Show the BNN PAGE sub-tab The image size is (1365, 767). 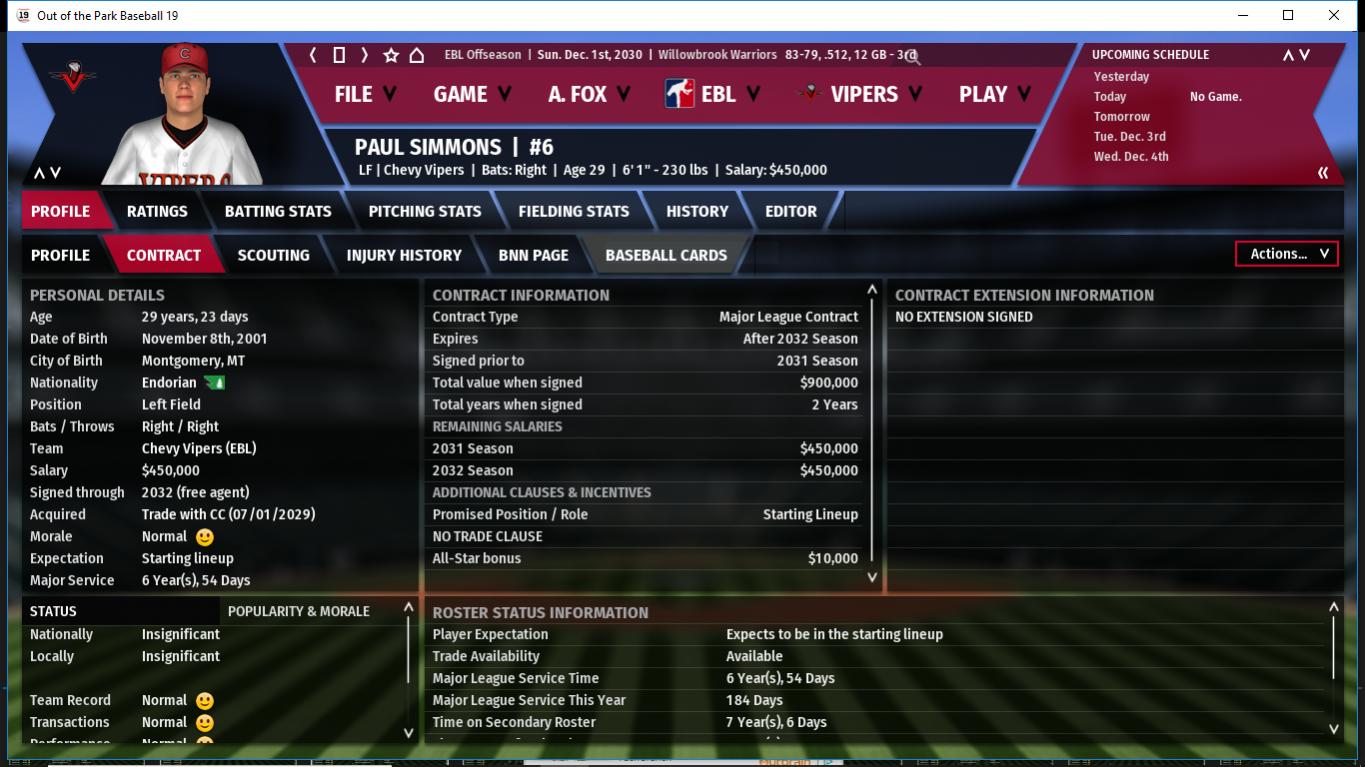pos(533,255)
